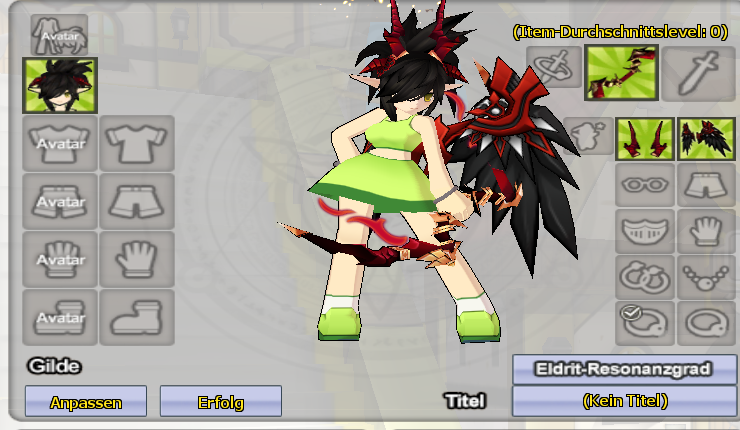Image resolution: width=740 pixels, height=430 pixels.
Task: Select the Avatar pants slot
Action: coord(60,202)
